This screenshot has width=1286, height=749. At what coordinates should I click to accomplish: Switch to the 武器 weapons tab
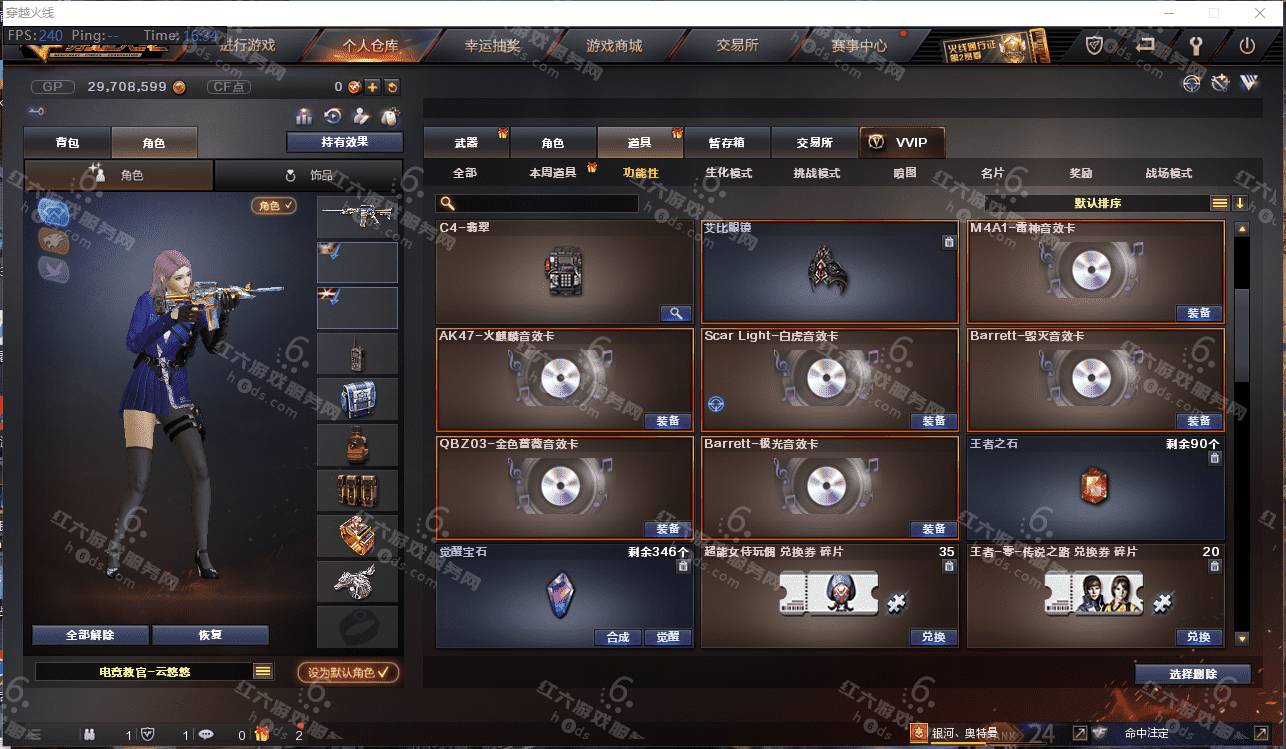pyautogui.click(x=466, y=143)
